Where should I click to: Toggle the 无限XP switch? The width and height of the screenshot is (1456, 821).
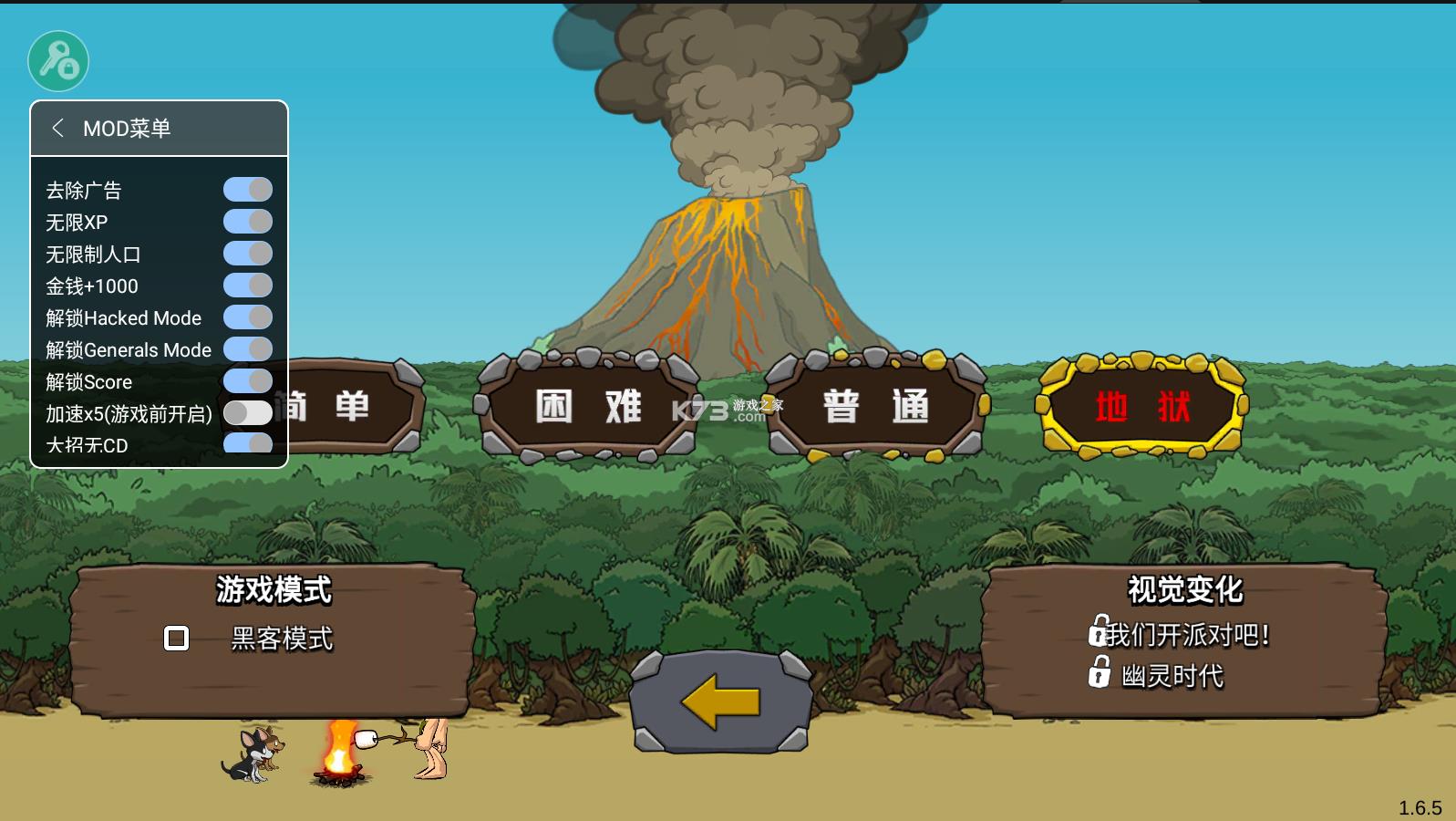coord(248,222)
